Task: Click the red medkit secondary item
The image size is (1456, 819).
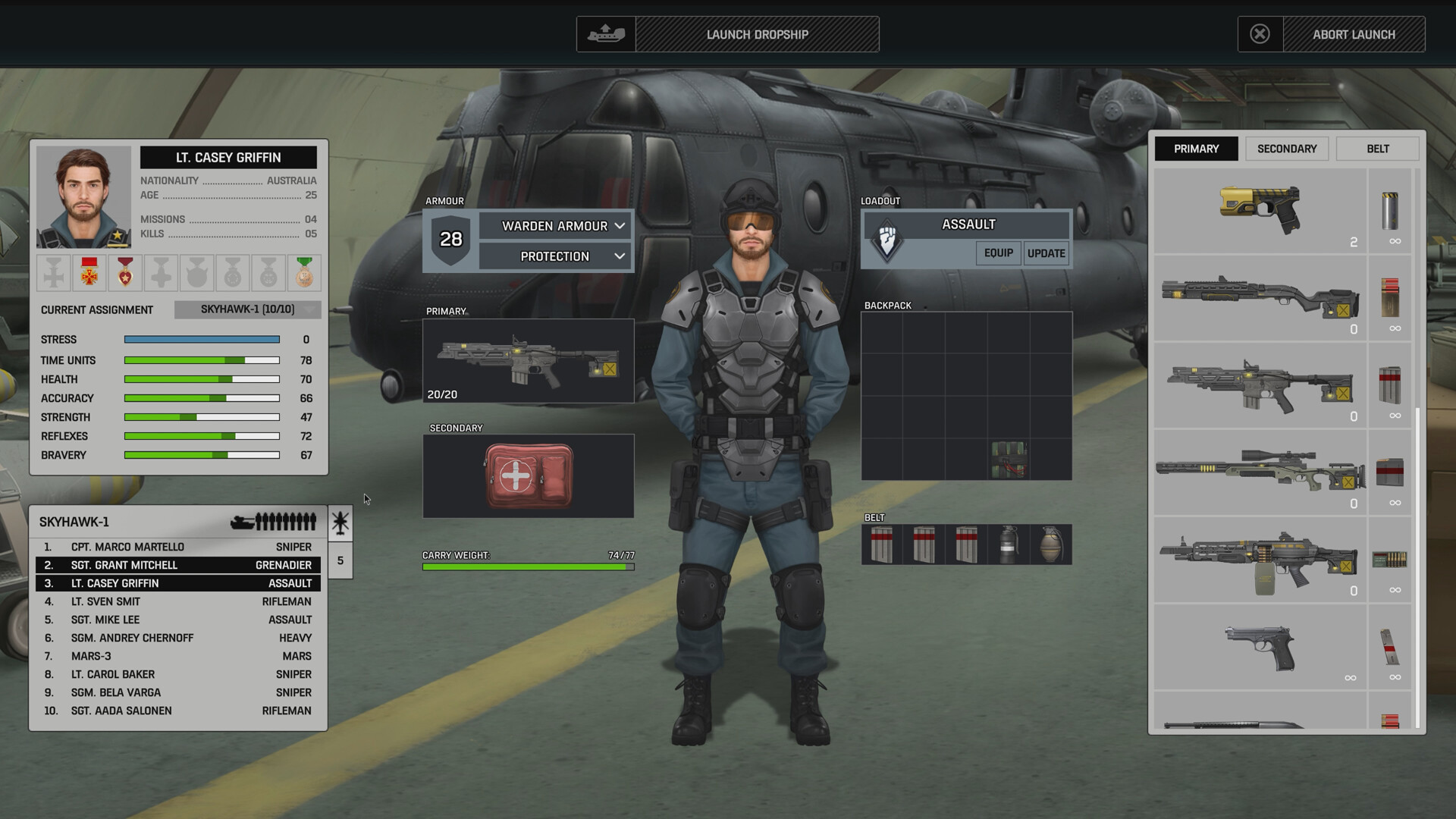Action: tap(529, 475)
